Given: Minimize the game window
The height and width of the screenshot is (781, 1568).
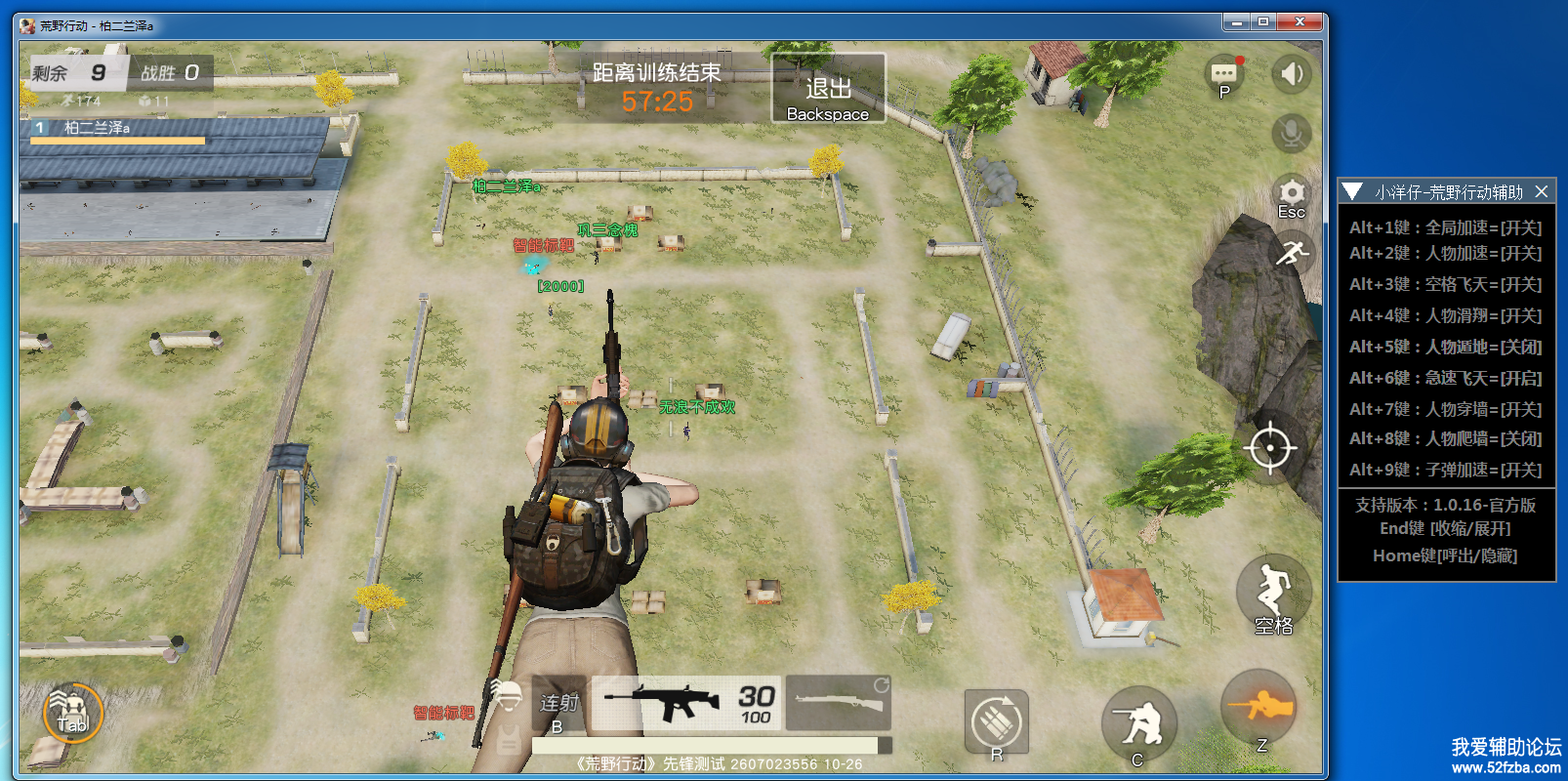Looking at the screenshot, I should pyautogui.click(x=1236, y=21).
